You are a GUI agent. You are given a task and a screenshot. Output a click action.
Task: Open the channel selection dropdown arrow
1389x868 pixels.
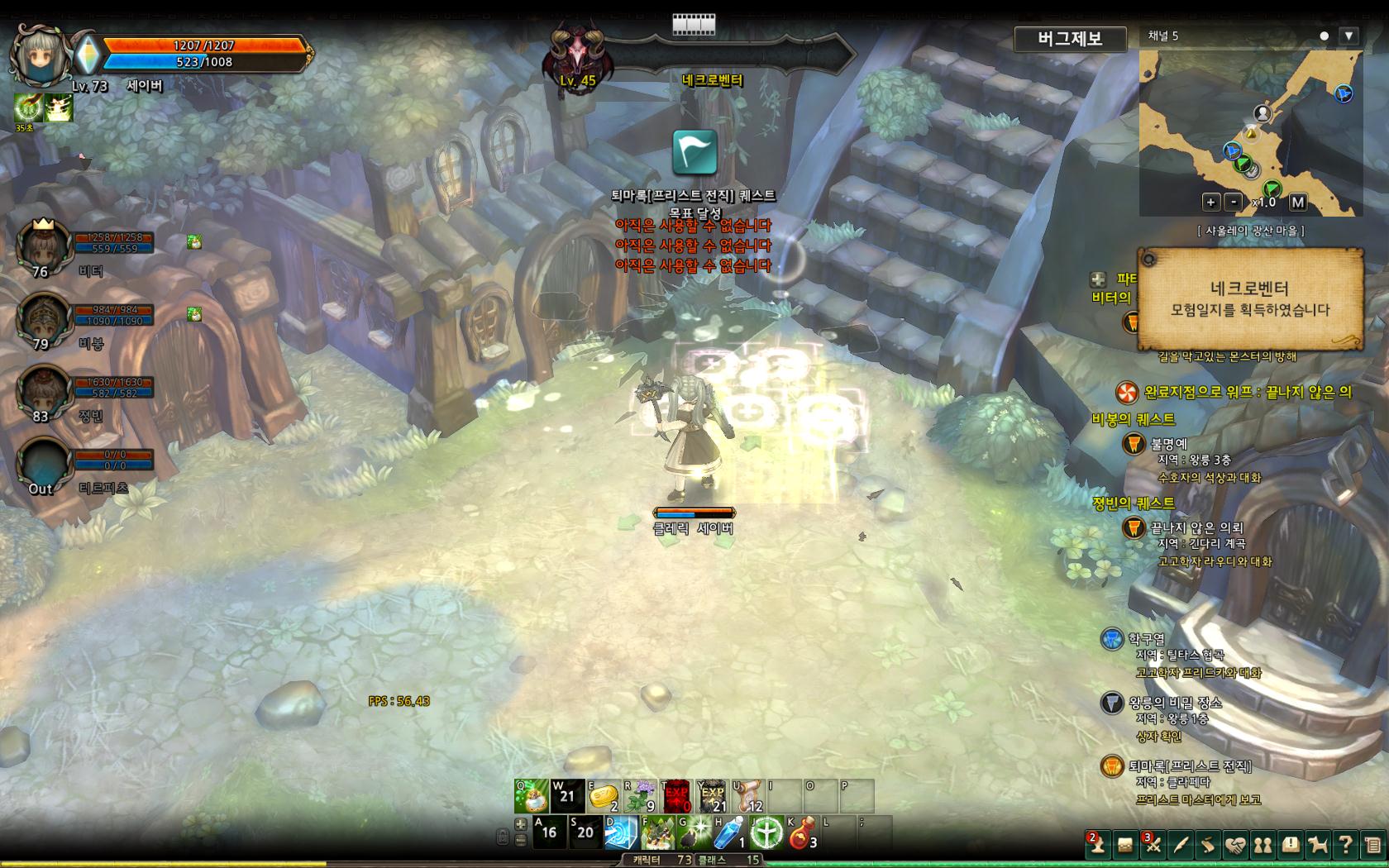pyautogui.click(x=1348, y=36)
